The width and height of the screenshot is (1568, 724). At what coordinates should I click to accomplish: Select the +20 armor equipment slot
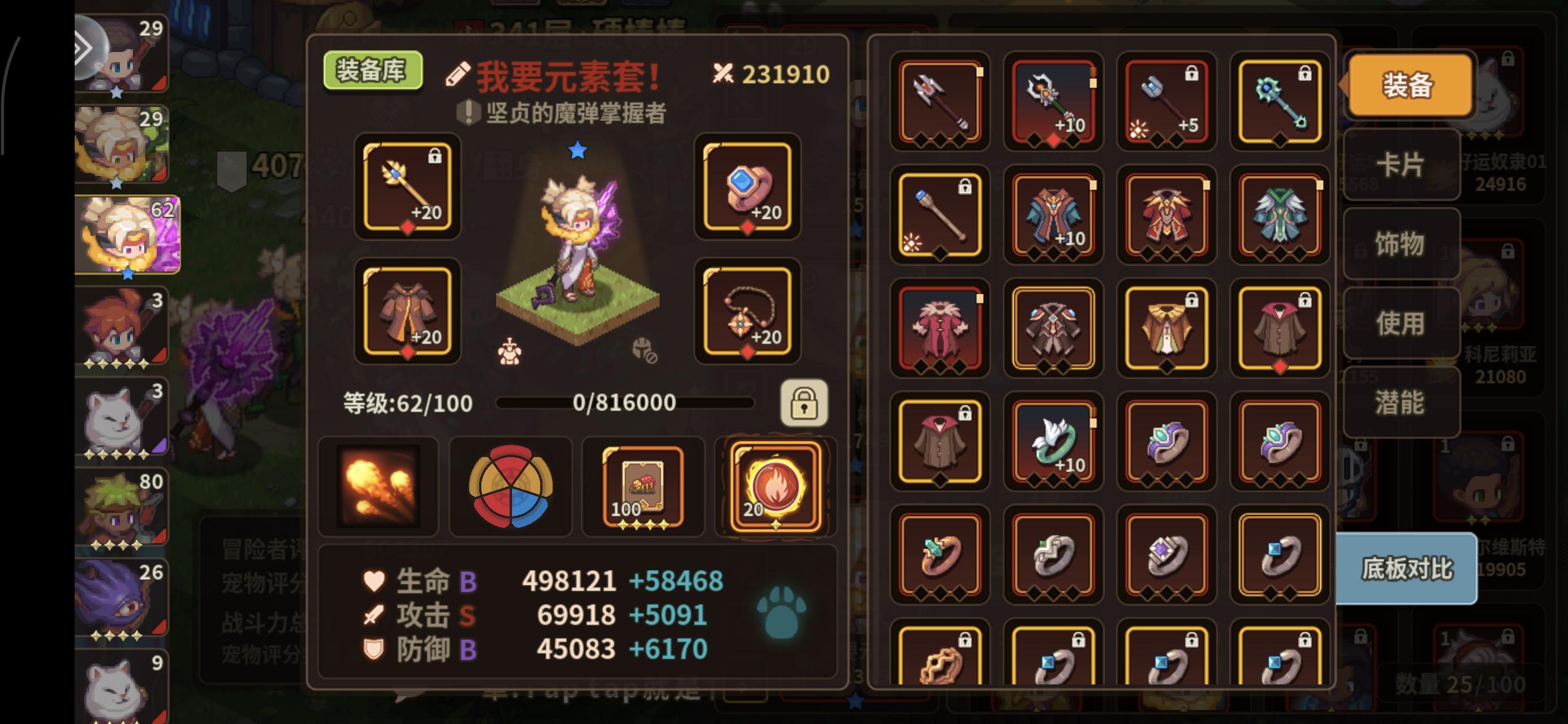[408, 312]
